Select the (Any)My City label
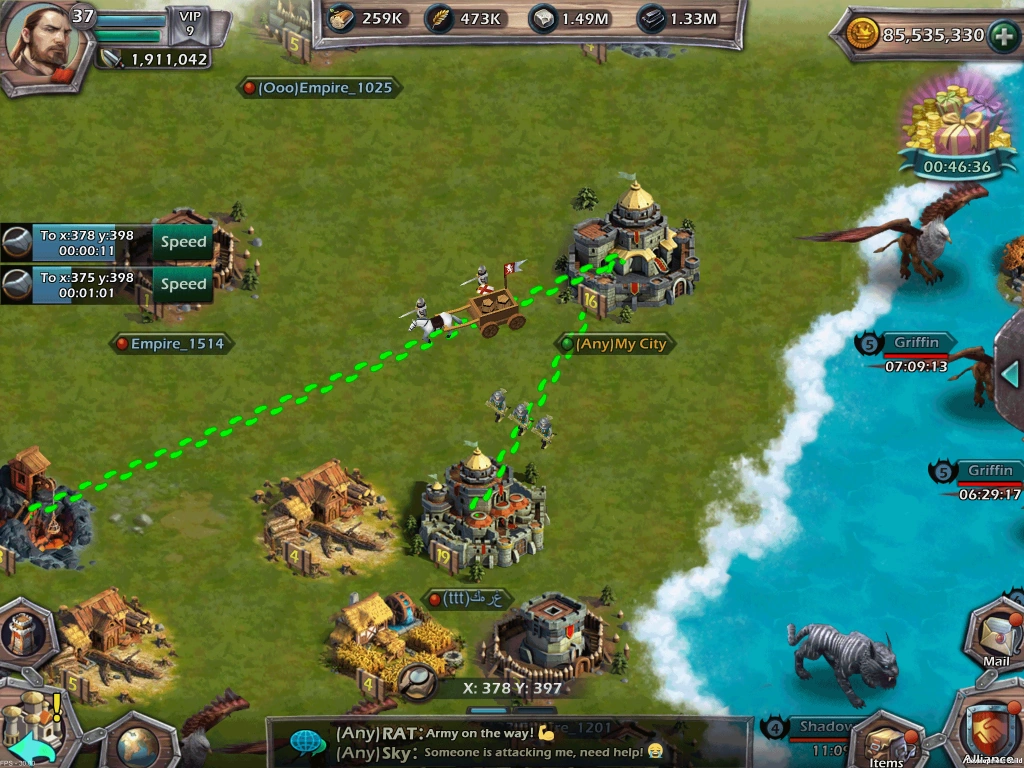 click(614, 344)
